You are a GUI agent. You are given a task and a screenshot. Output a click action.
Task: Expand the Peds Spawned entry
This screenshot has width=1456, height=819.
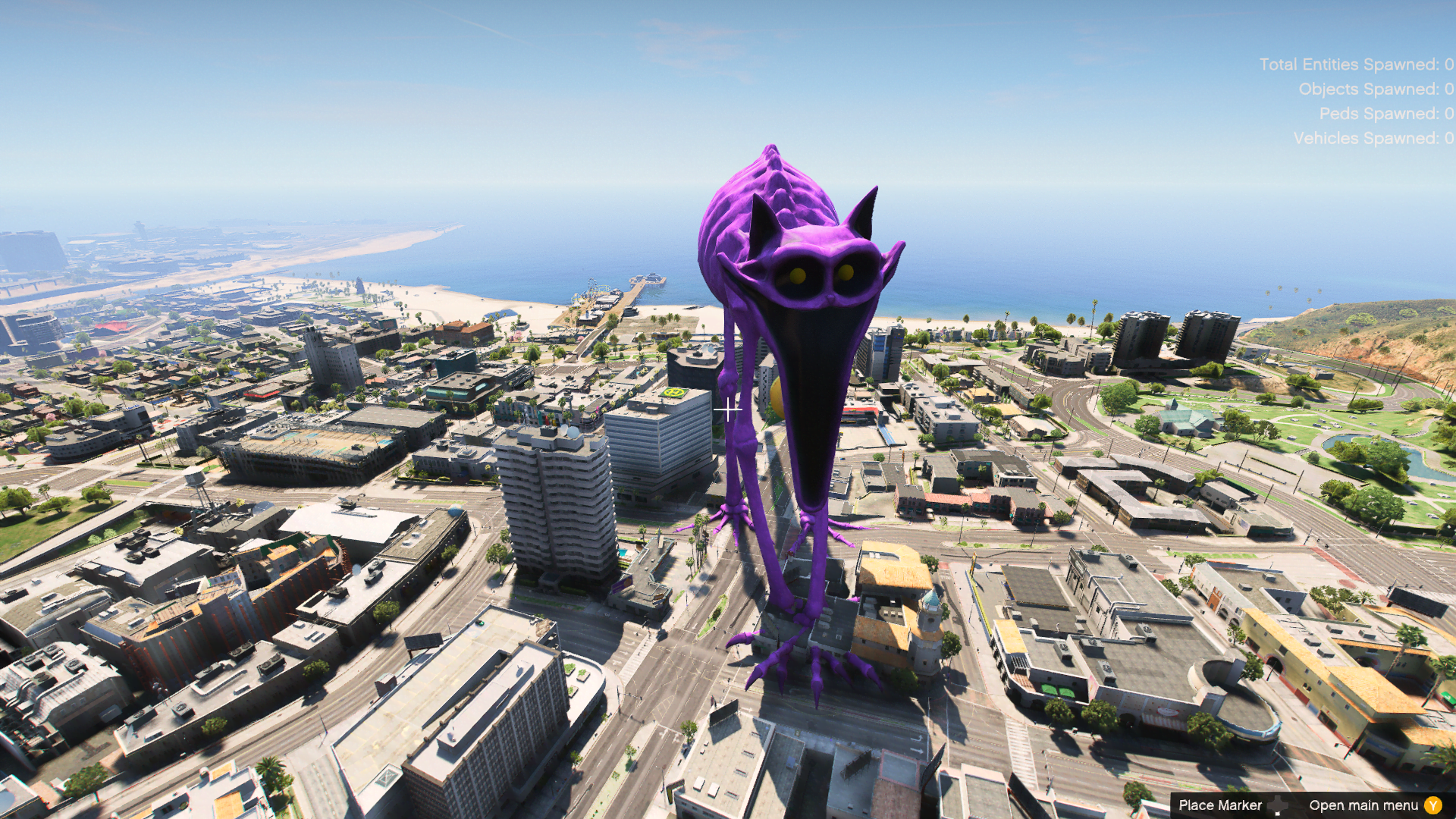point(1388,114)
